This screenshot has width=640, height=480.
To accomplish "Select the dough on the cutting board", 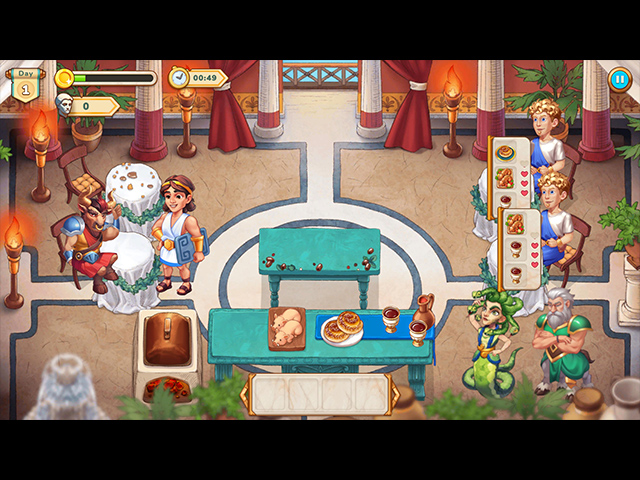I will coord(289,326).
